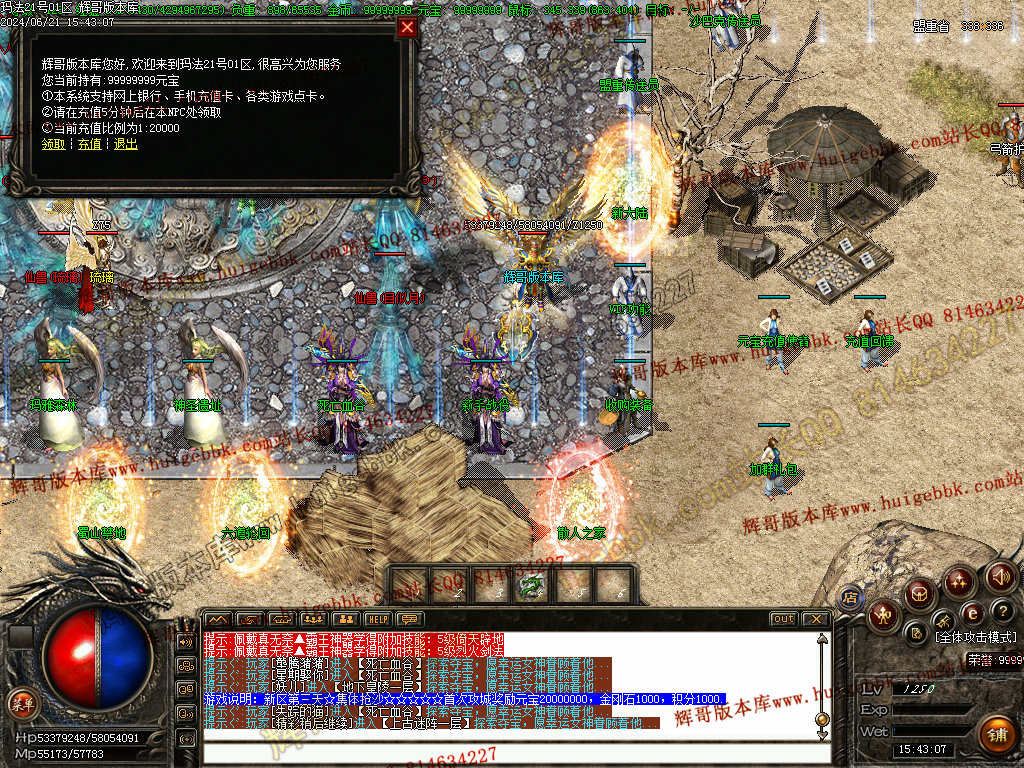Screen dimensions: 1024x768
Task: Click the question mark help icon
Action: 1001,610
